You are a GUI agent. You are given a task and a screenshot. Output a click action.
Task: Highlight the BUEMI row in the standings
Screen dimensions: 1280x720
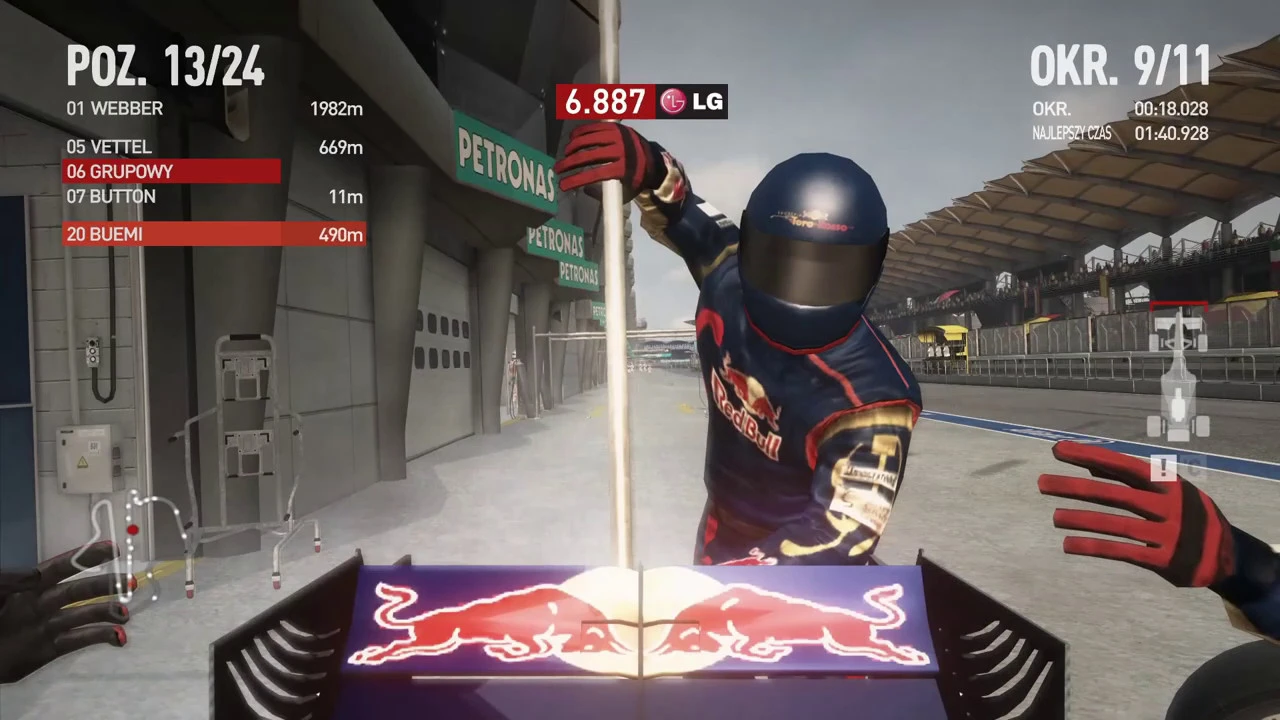tap(170, 234)
